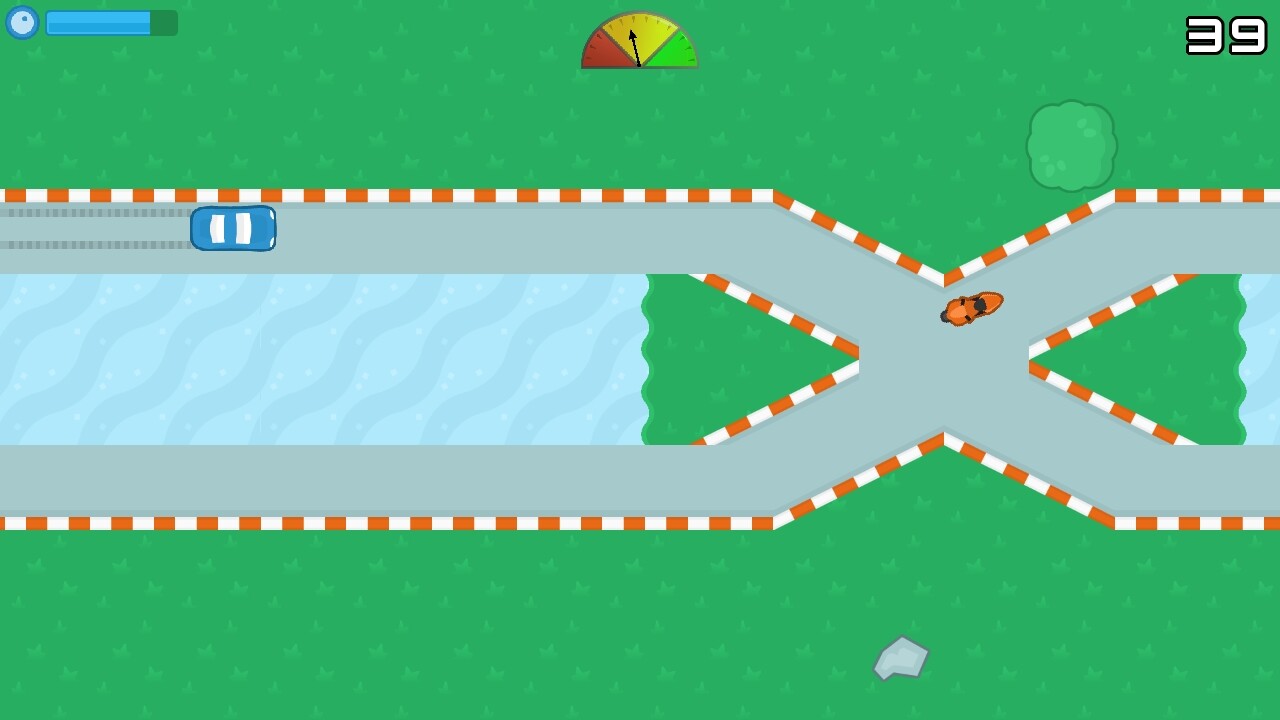The width and height of the screenshot is (1280, 720).
Task: Click the blue power-up orb icon
Action: [22, 22]
